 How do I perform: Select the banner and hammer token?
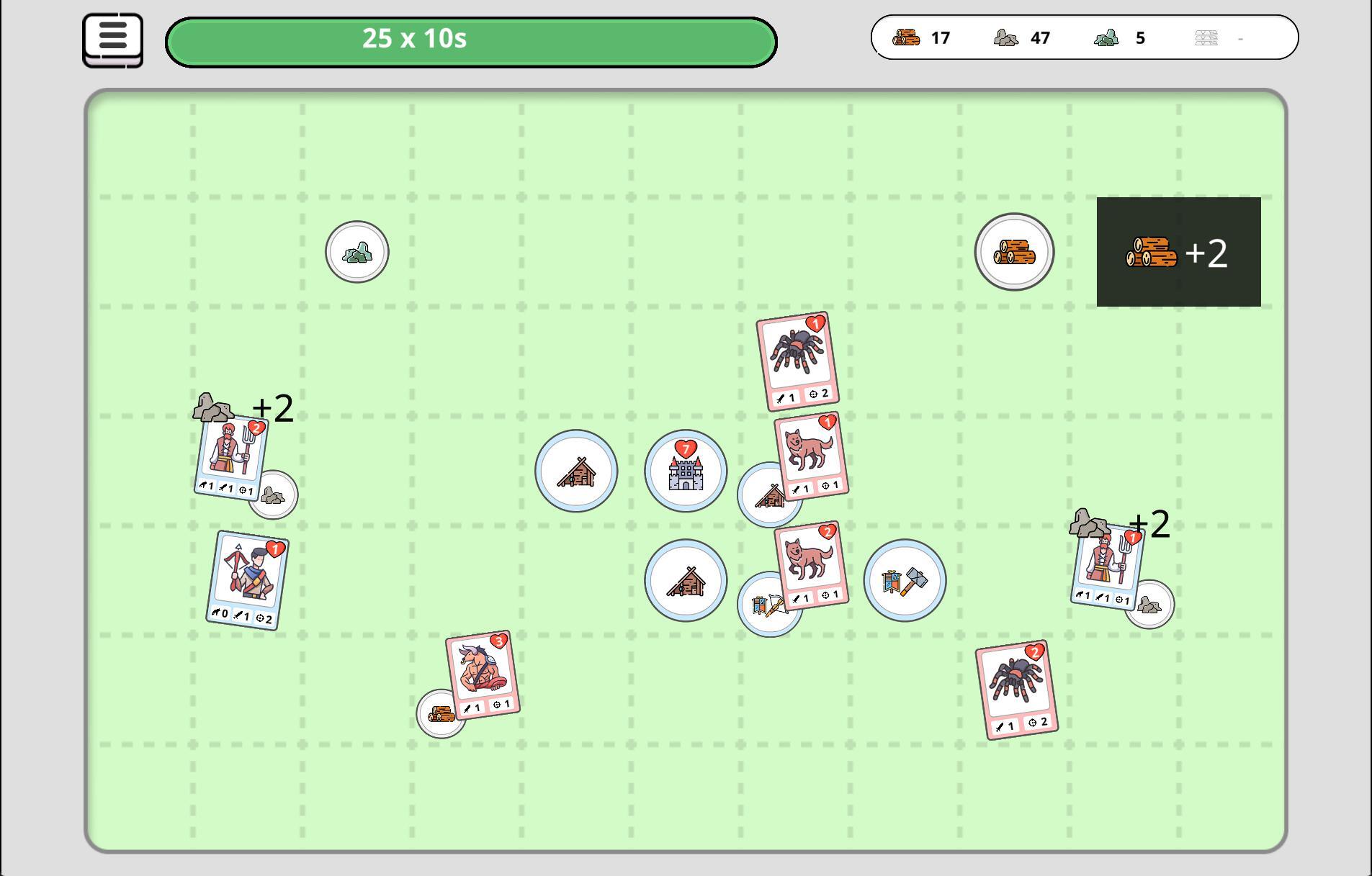[x=905, y=579]
